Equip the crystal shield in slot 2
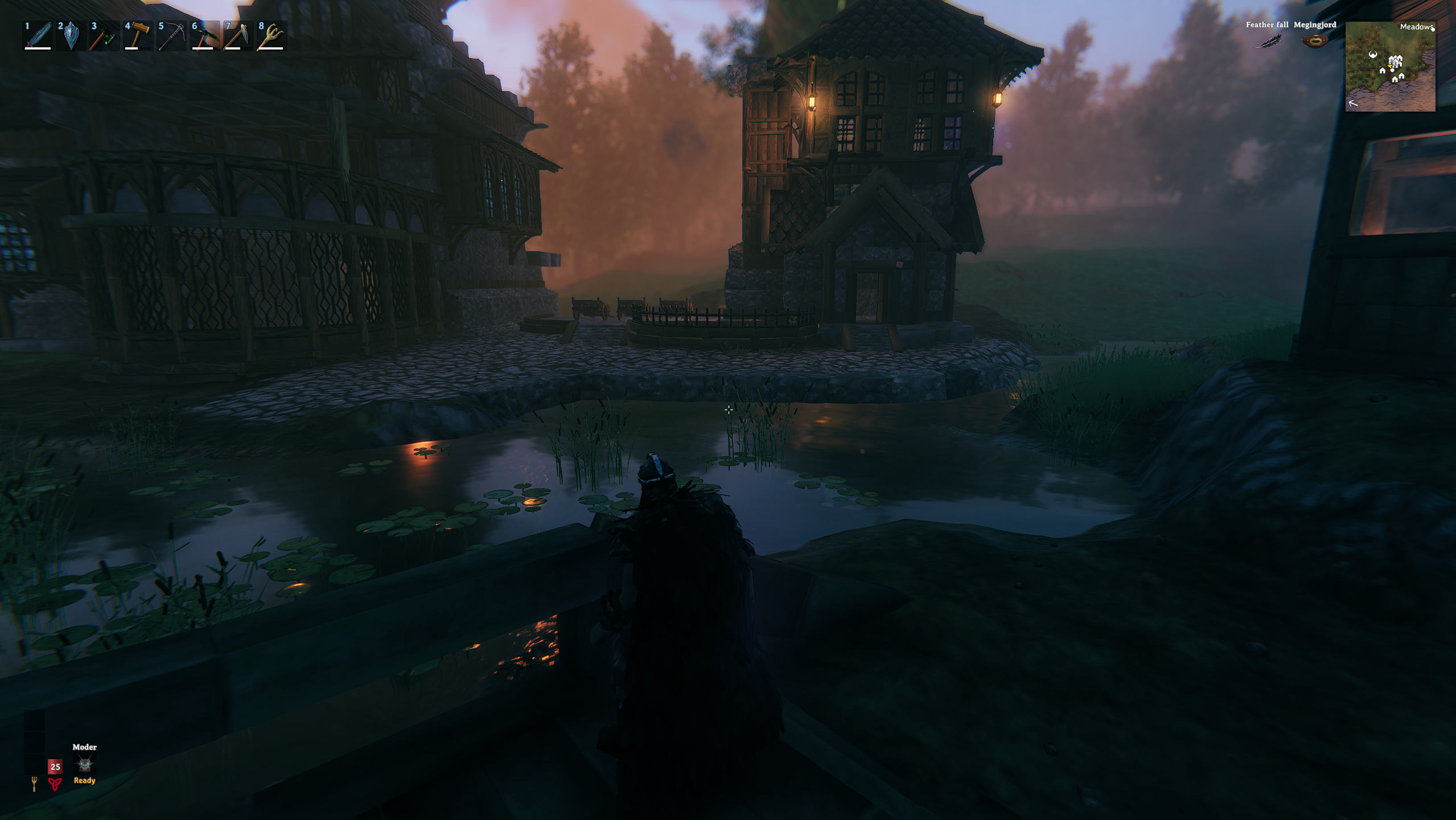 (x=71, y=36)
